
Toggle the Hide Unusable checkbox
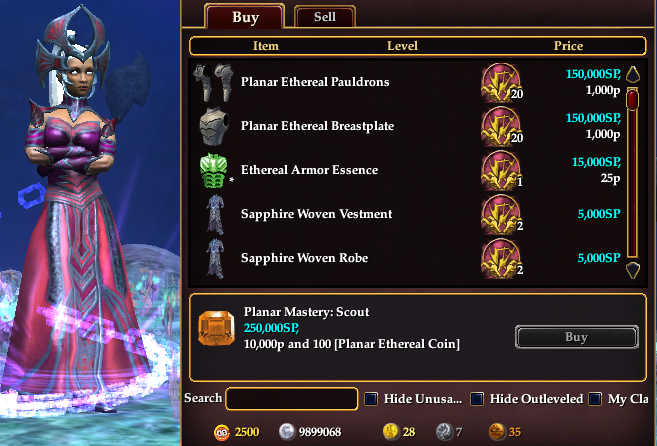coord(371,399)
